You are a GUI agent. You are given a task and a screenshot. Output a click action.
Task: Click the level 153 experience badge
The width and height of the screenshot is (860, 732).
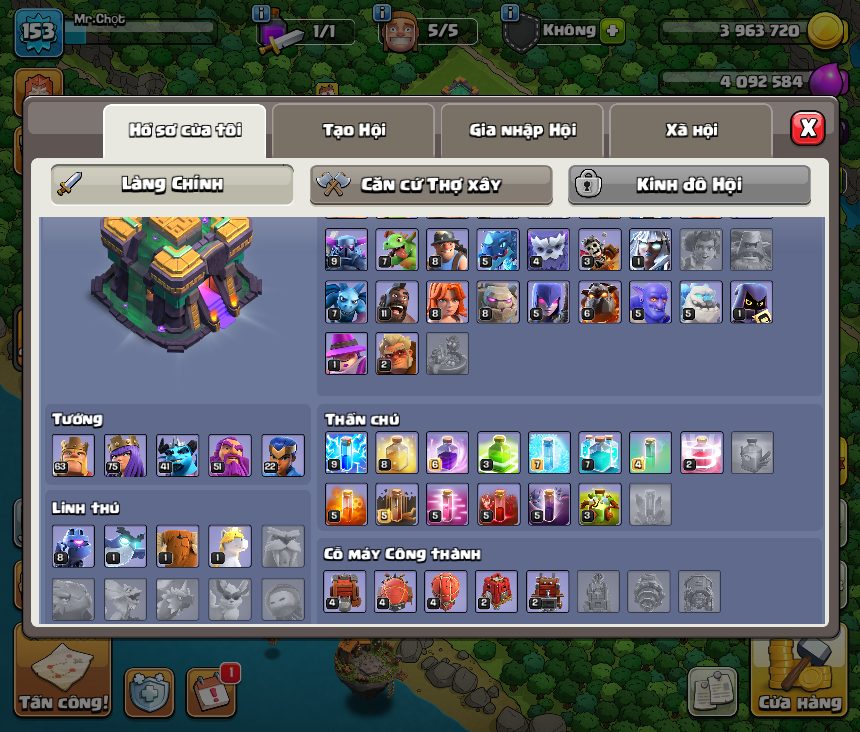click(38, 33)
